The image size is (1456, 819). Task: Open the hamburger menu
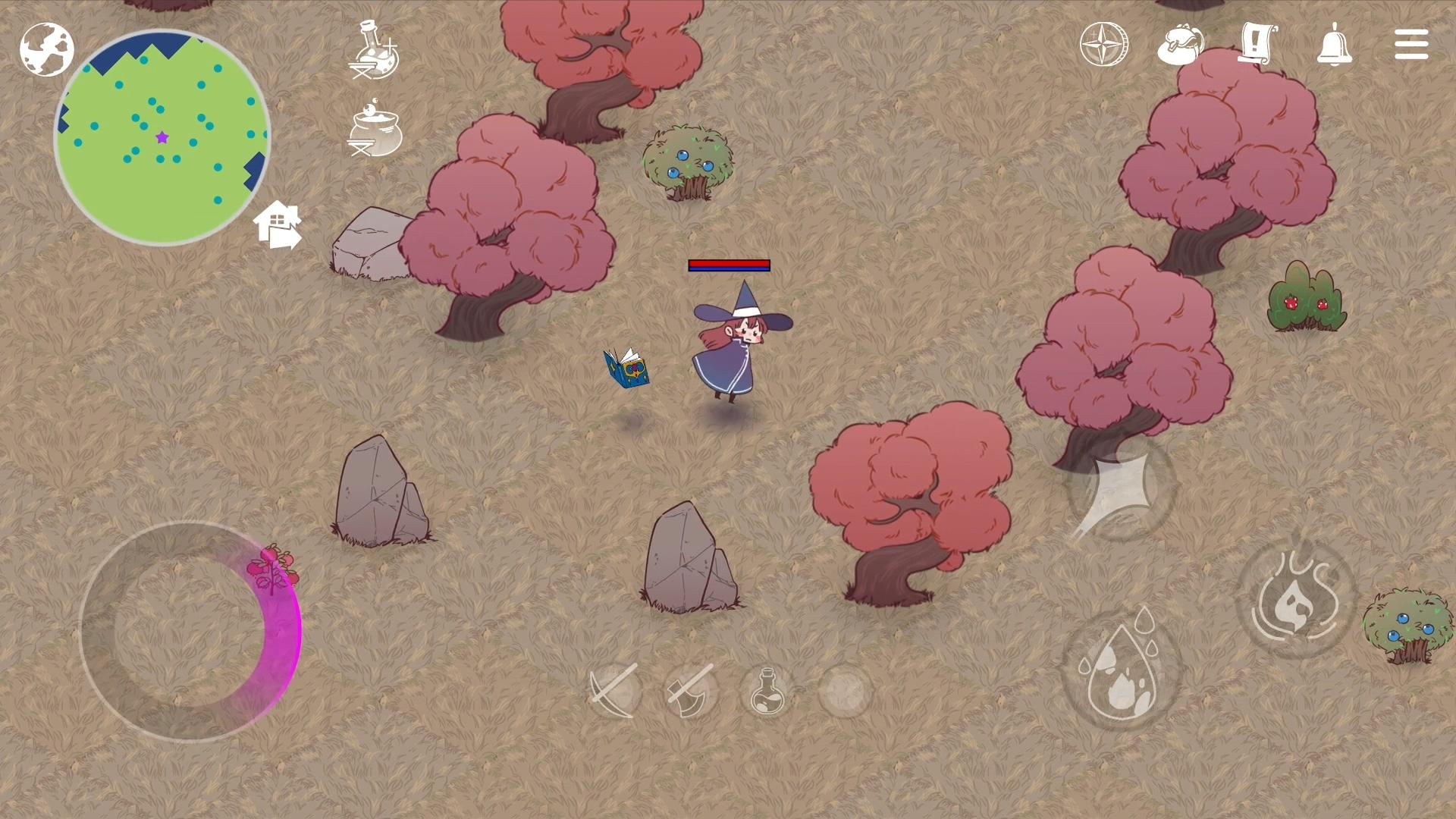coord(1411,43)
